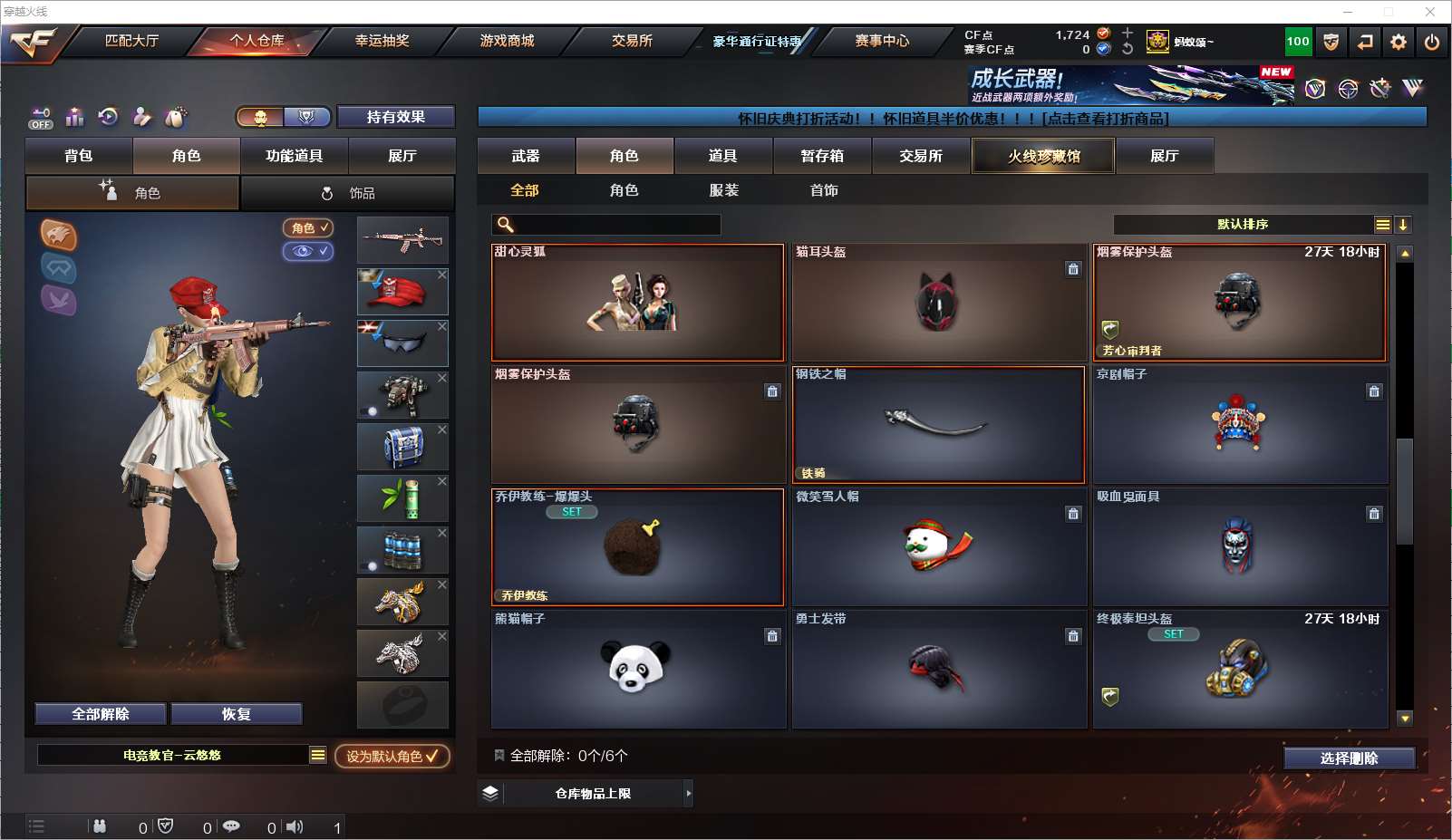Filter the list by 服装
This screenshot has width=1452, height=840.
pos(723,190)
